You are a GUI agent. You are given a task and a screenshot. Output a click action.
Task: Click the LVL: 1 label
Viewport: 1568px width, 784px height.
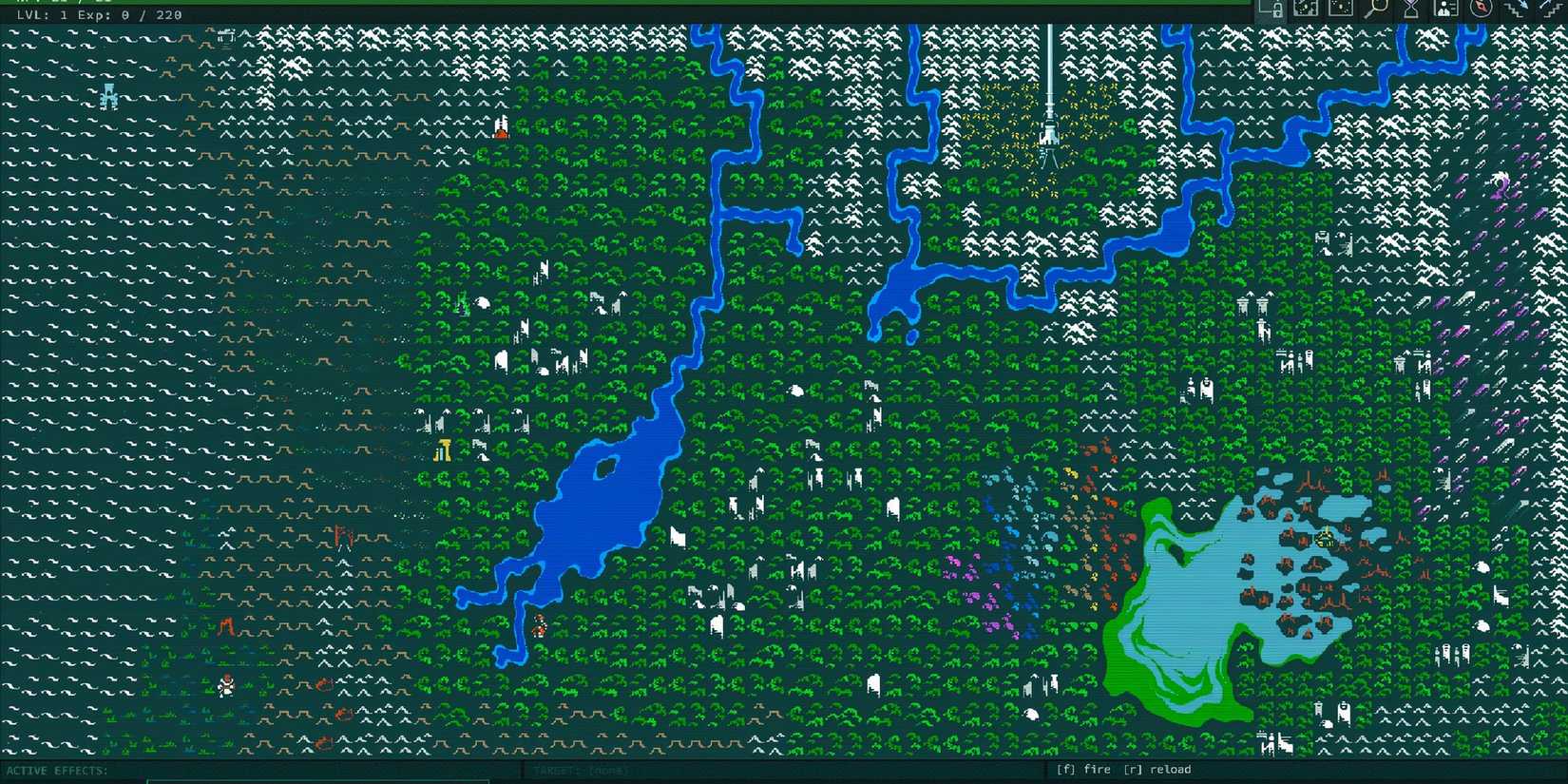pyautogui.click(x=43, y=14)
